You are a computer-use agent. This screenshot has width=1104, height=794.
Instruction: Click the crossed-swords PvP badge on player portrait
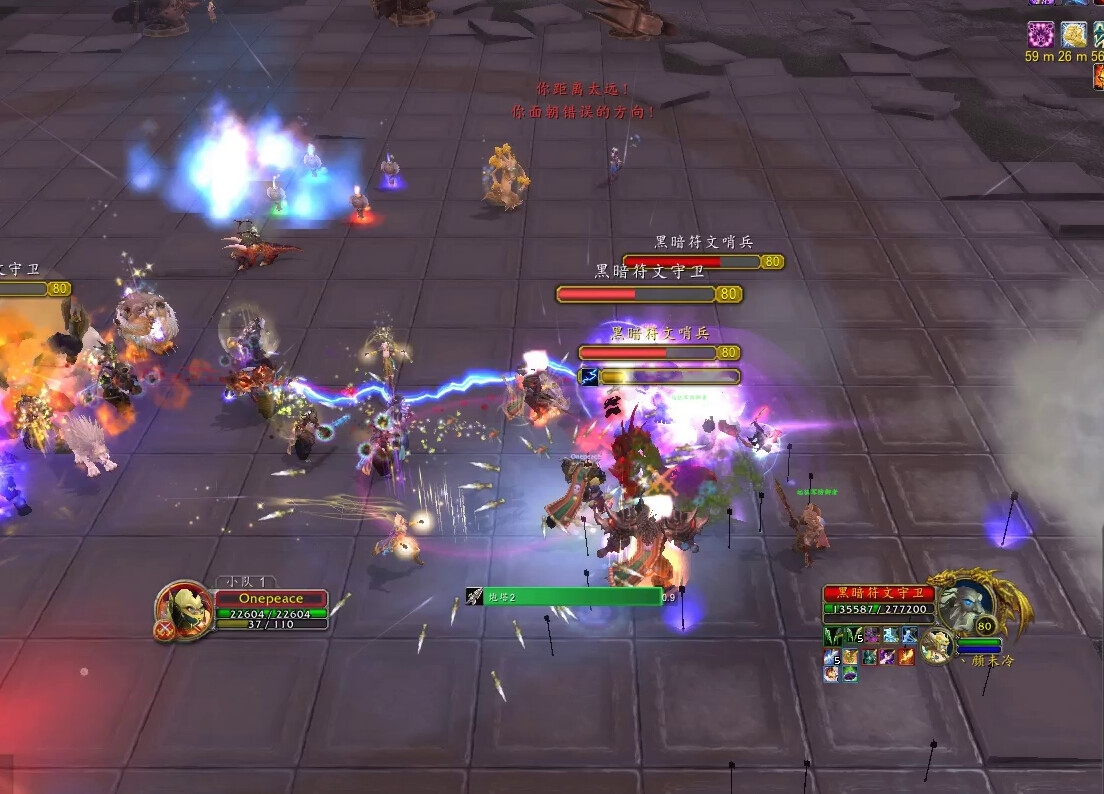click(x=166, y=630)
